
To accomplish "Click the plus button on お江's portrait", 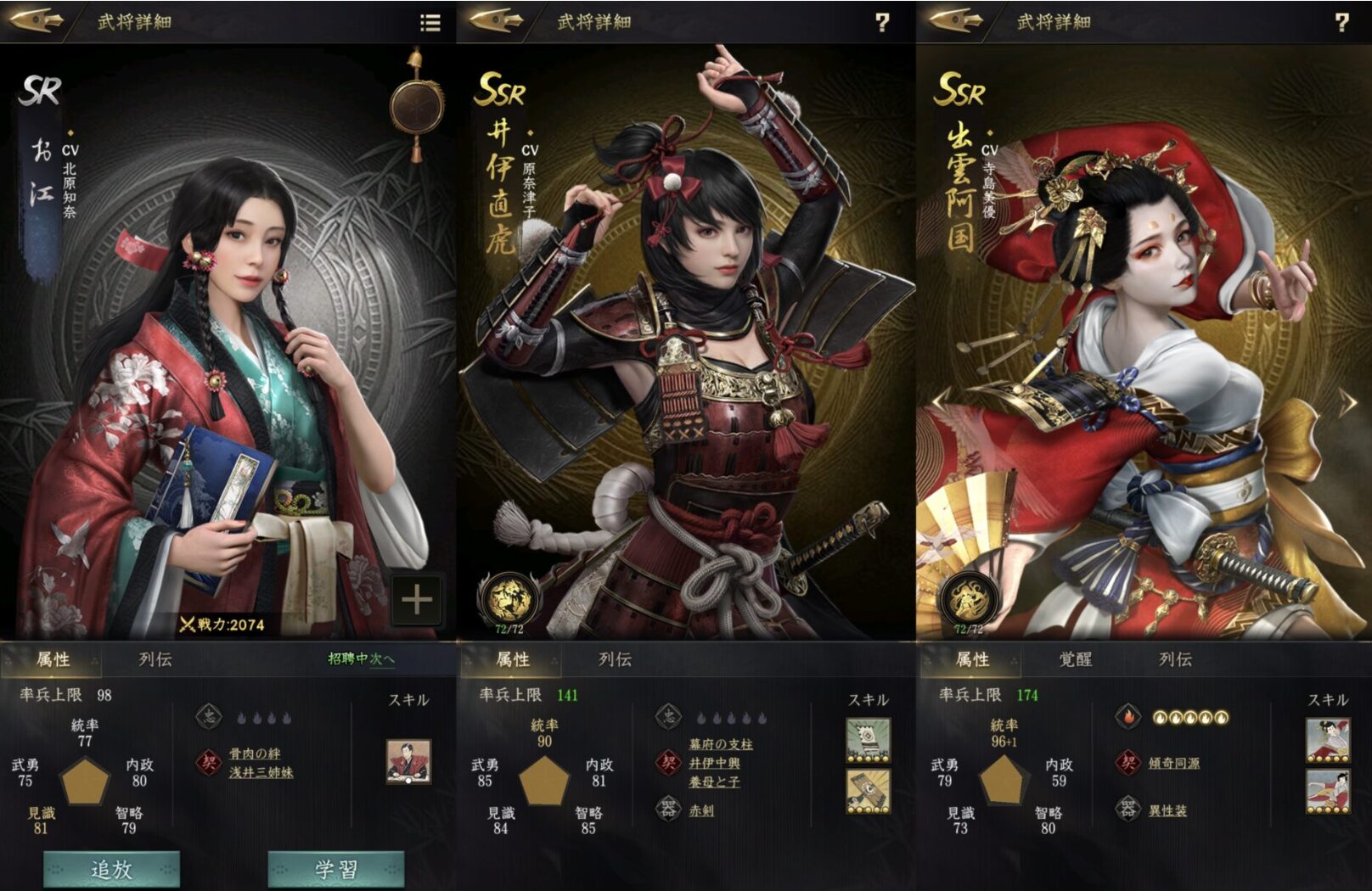I will (x=417, y=600).
